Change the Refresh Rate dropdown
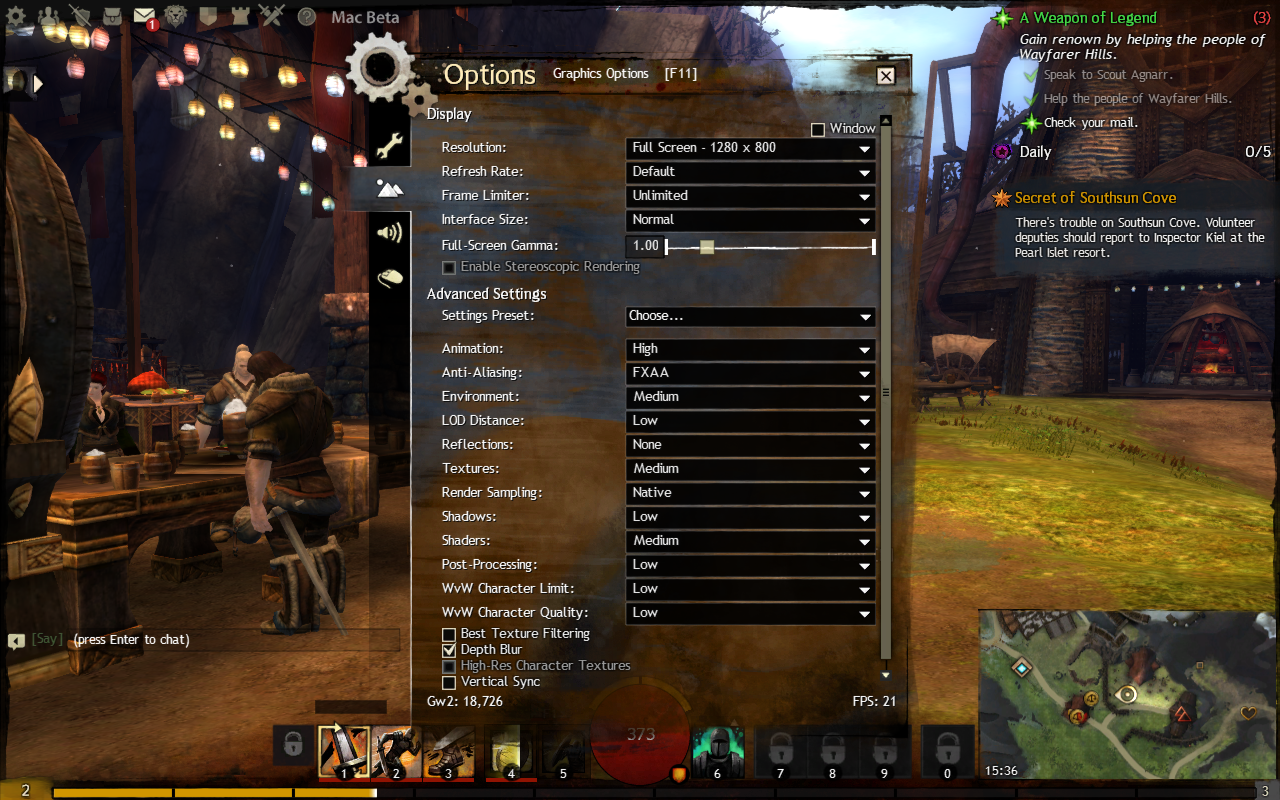 coord(750,172)
